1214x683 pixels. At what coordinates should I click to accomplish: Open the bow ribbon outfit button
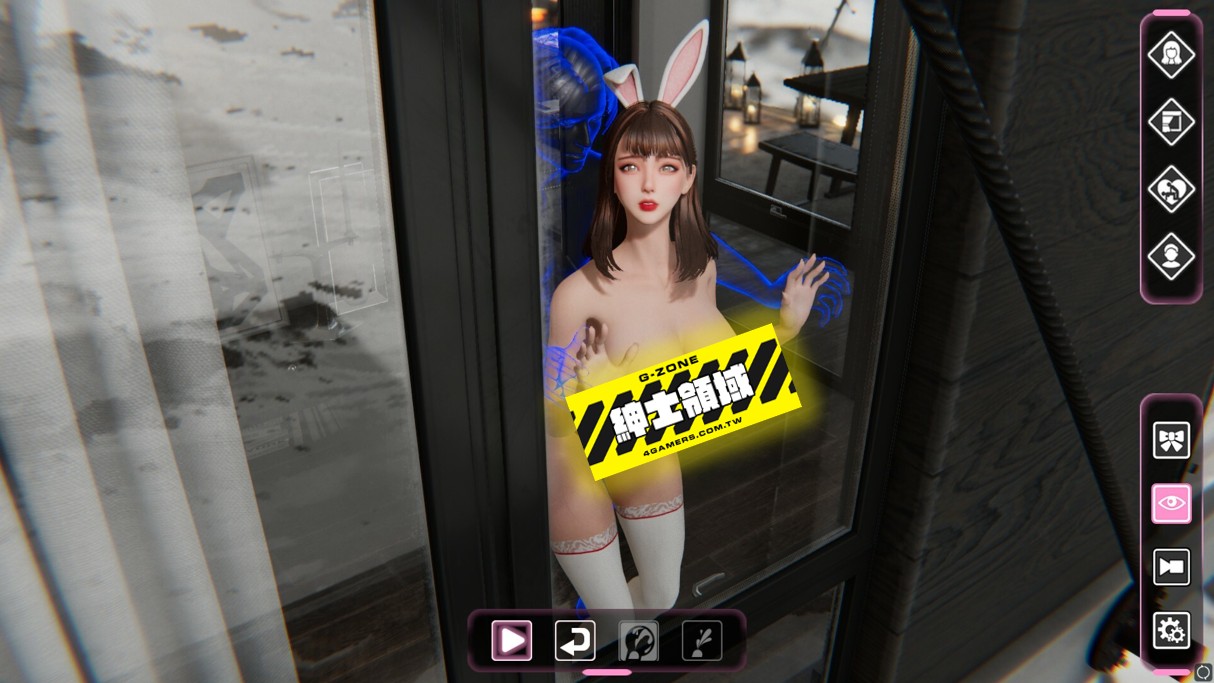(1171, 440)
